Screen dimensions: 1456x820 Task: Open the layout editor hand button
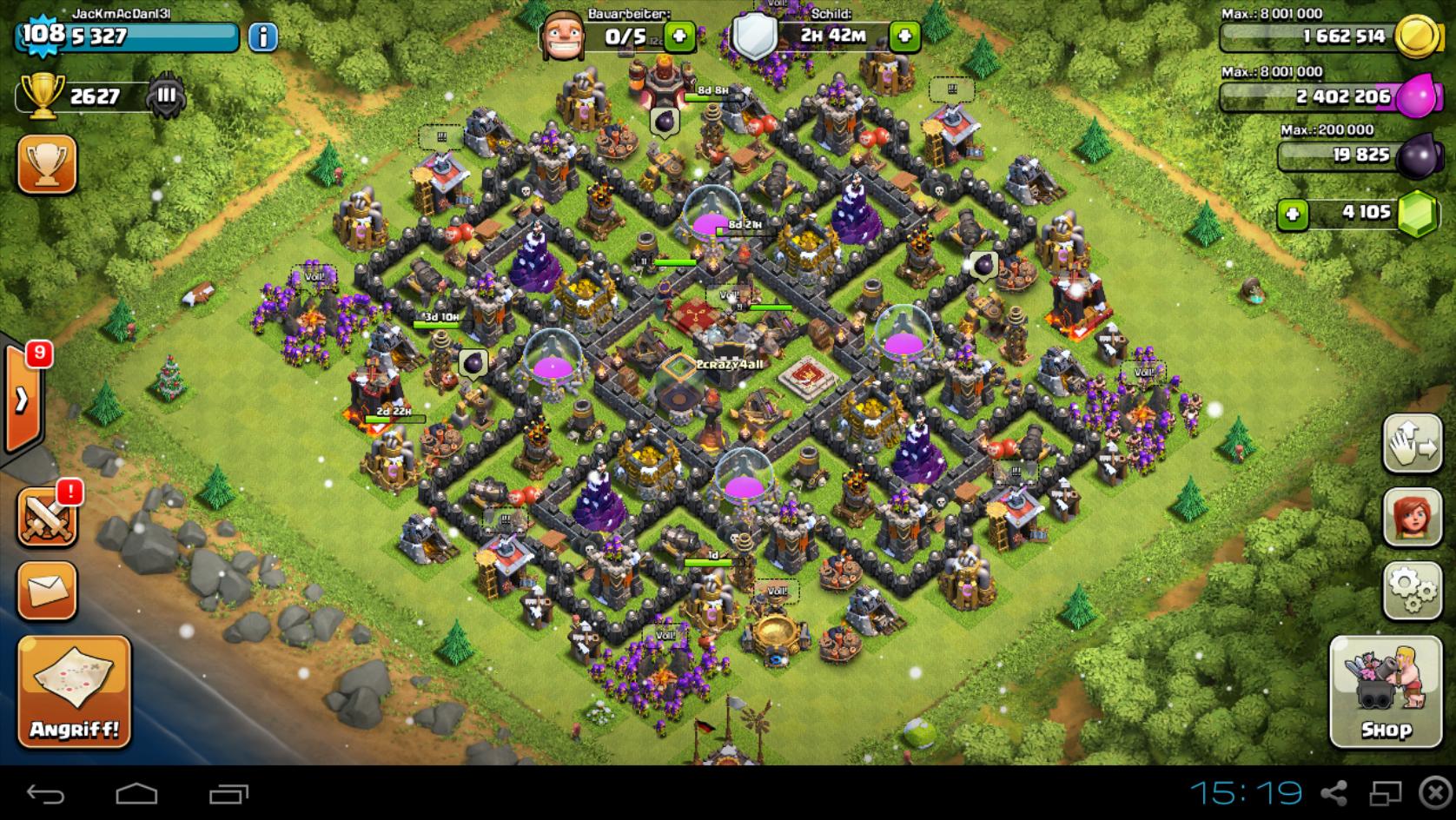1412,443
